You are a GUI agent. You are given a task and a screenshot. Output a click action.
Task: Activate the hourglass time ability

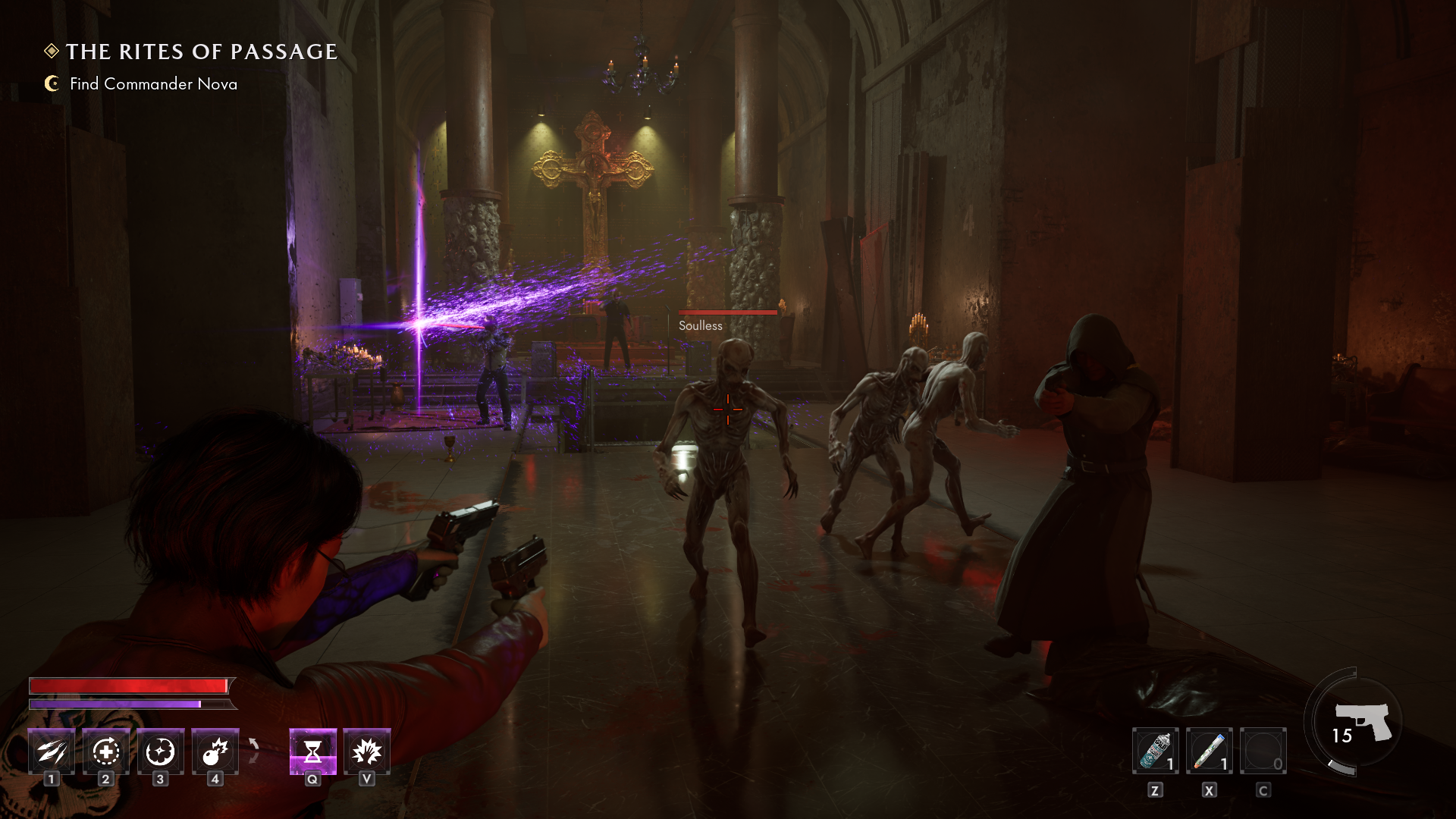[312, 752]
